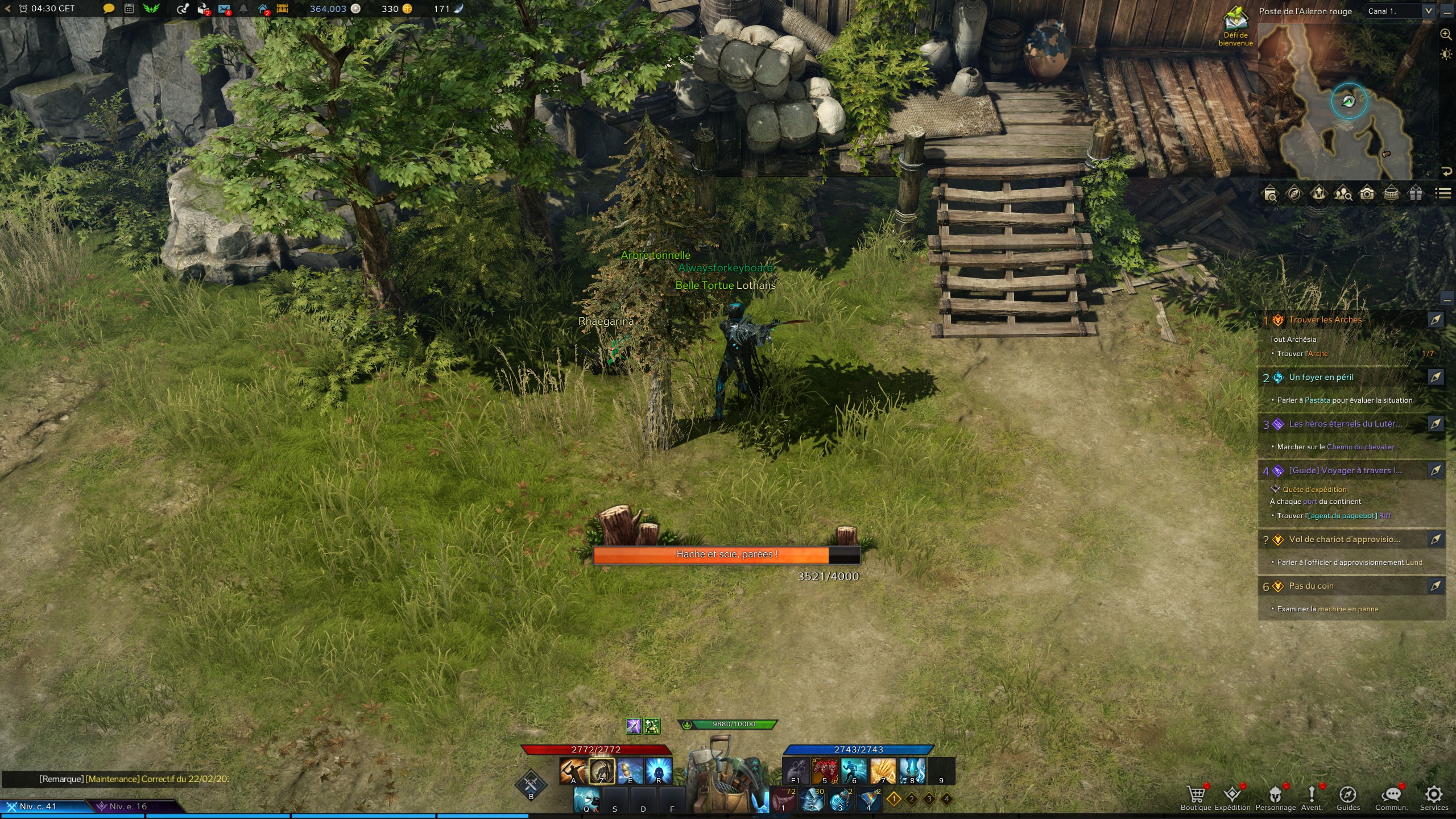
Task: Open the Boutique shop menu
Action: [x=1196, y=797]
